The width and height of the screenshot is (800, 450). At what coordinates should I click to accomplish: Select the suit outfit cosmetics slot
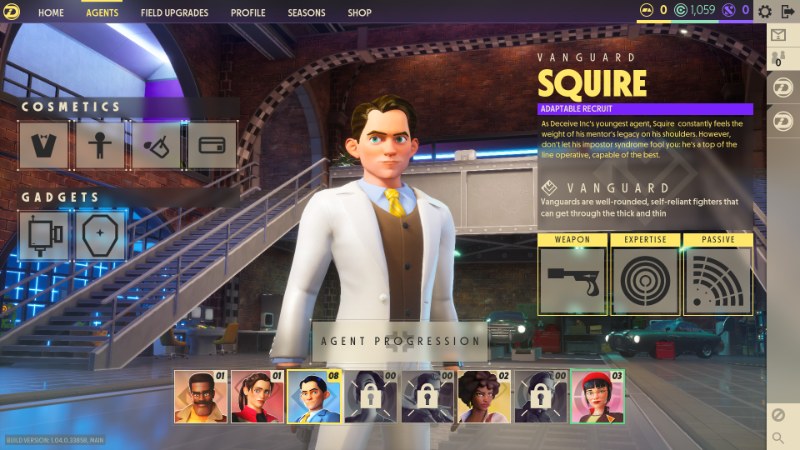[x=44, y=146]
